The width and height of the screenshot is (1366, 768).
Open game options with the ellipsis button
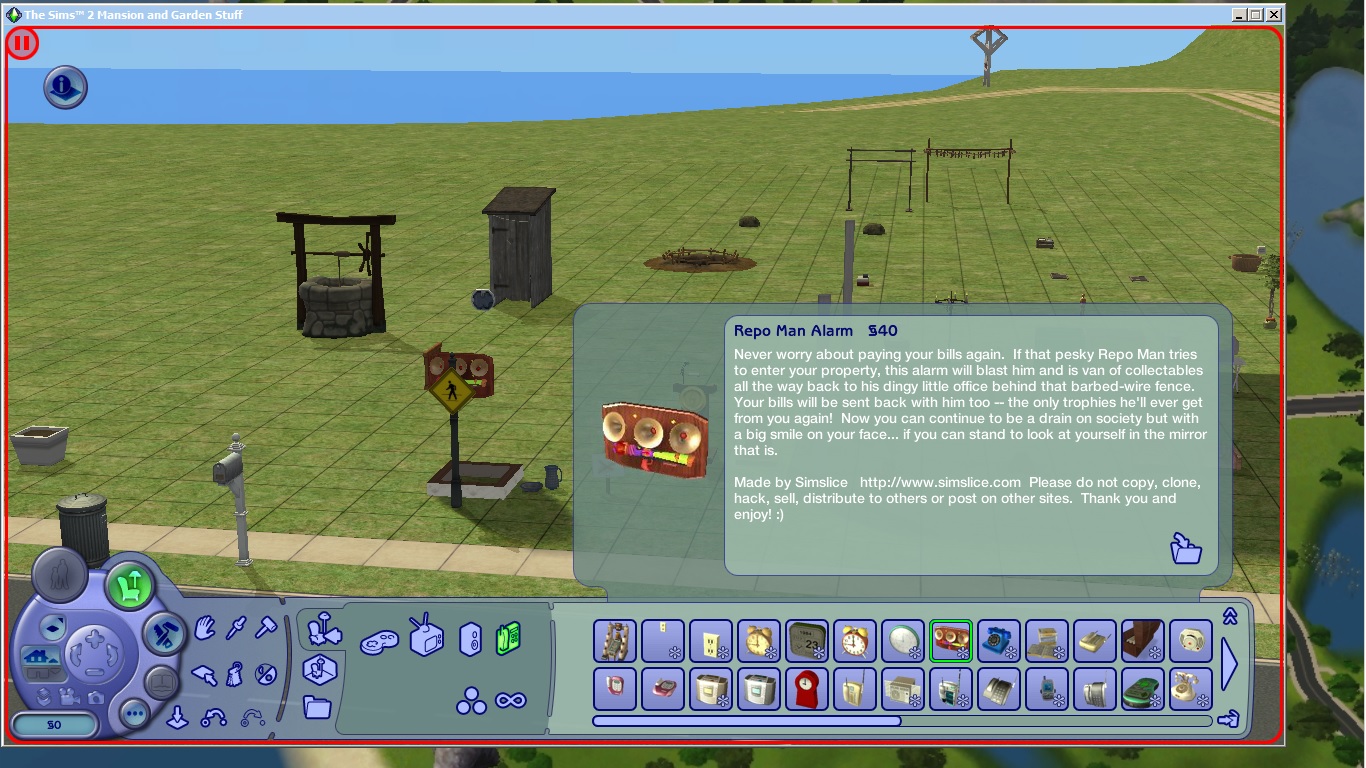(133, 713)
